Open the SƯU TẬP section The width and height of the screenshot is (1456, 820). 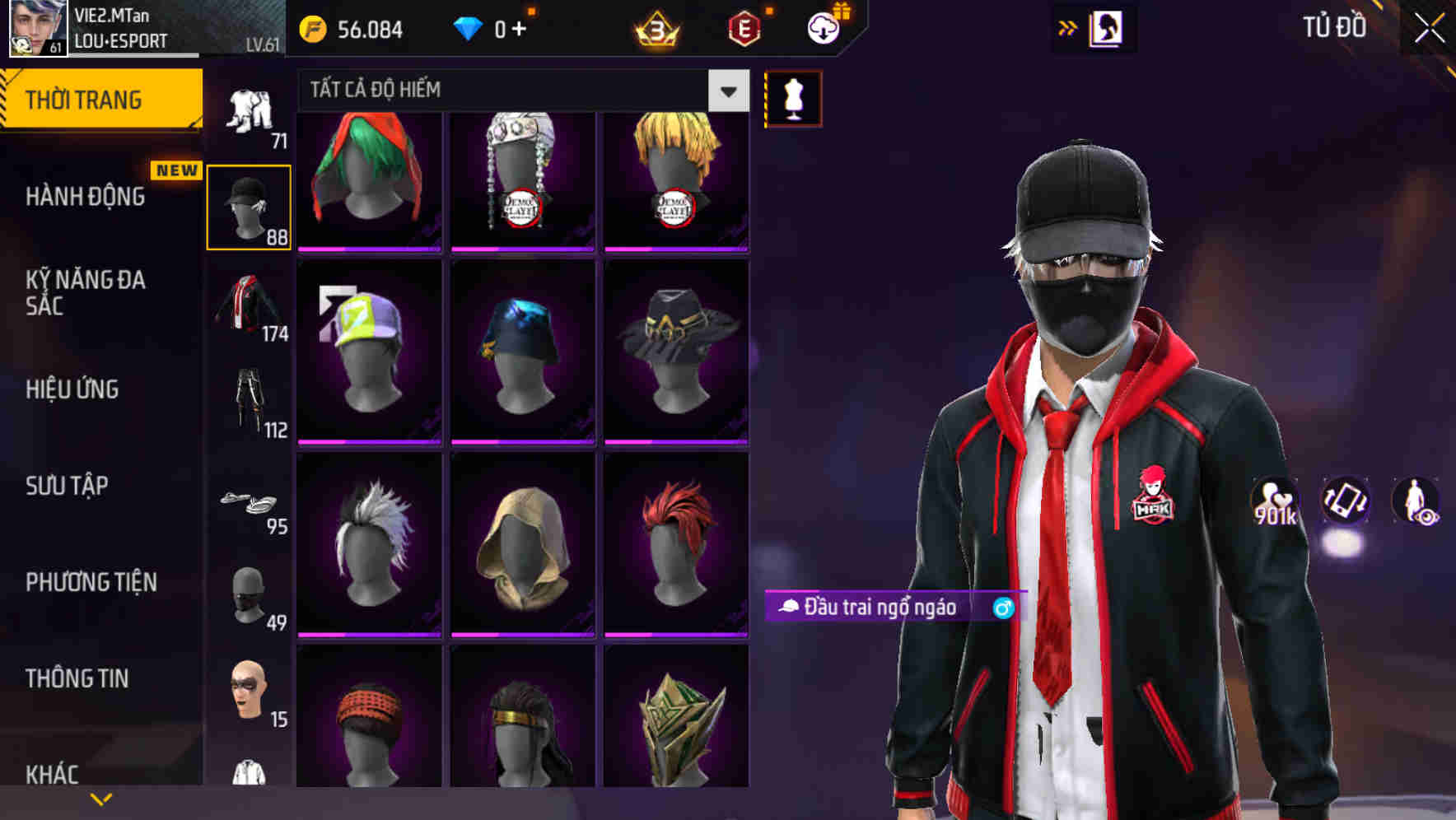(66, 487)
